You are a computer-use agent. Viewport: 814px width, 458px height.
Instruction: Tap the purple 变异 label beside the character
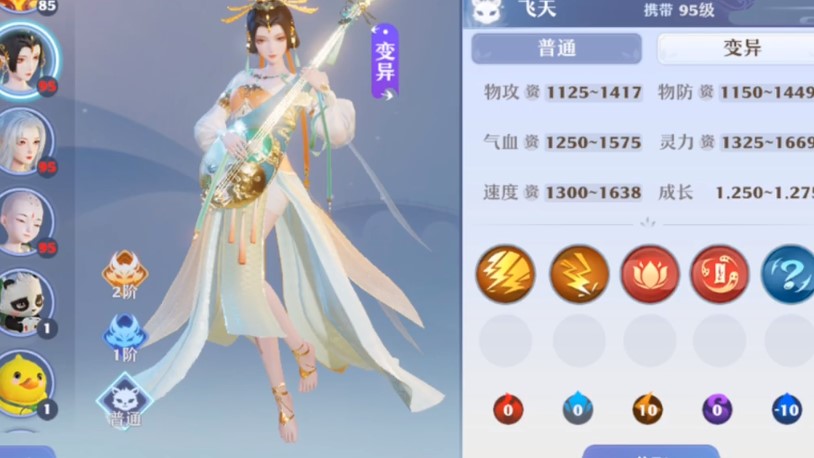pyautogui.click(x=385, y=62)
